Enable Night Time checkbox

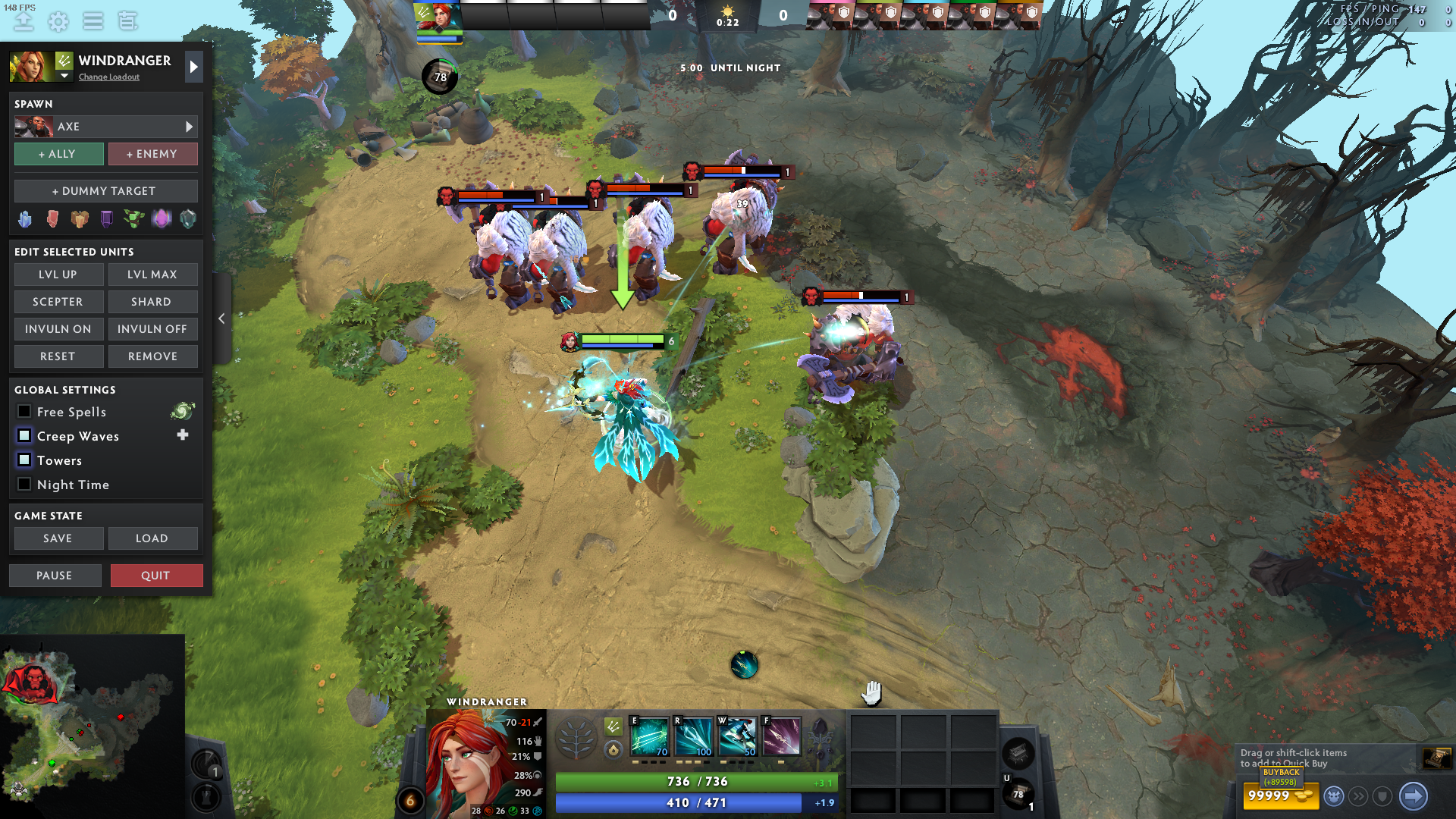click(24, 485)
